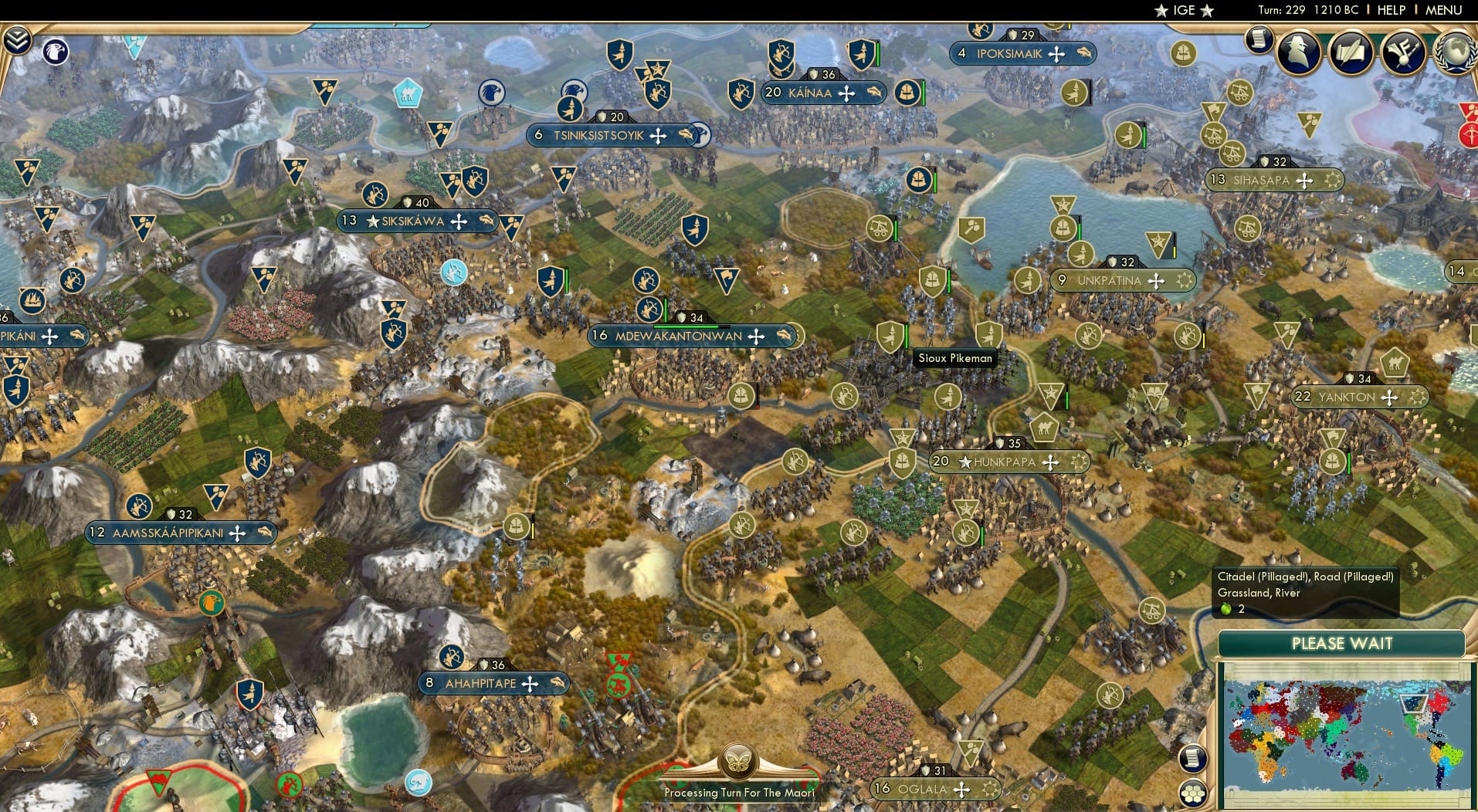Click the fish icon on Siksikáwa city banner

pos(485,222)
